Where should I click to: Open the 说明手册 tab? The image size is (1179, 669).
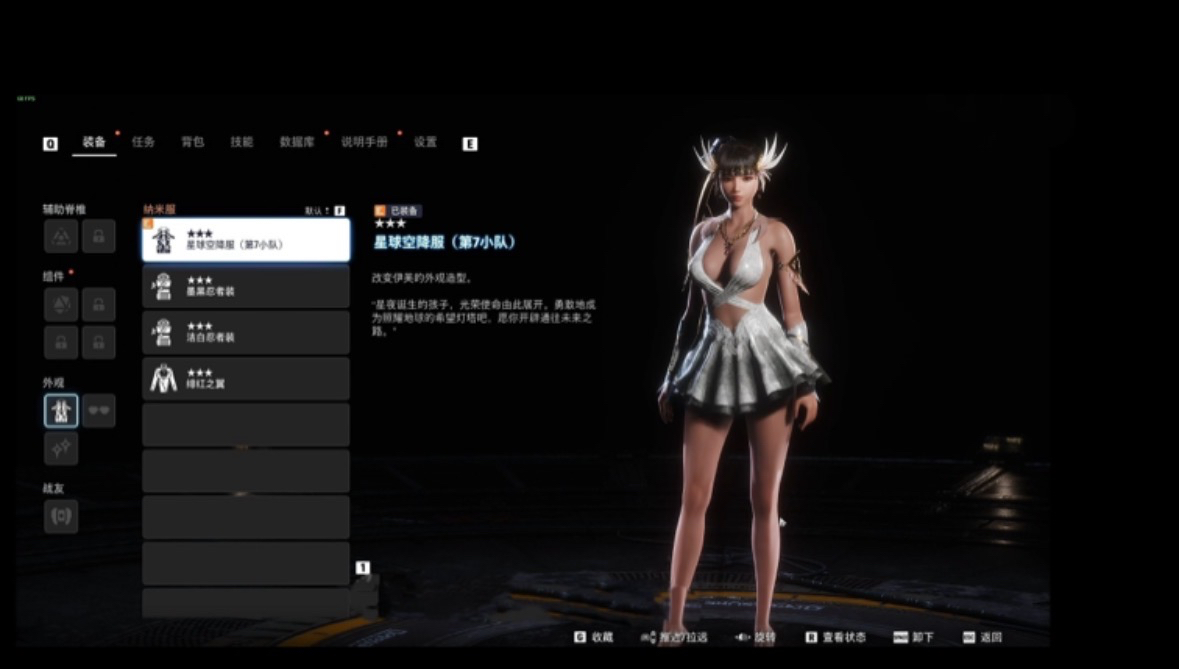364,142
